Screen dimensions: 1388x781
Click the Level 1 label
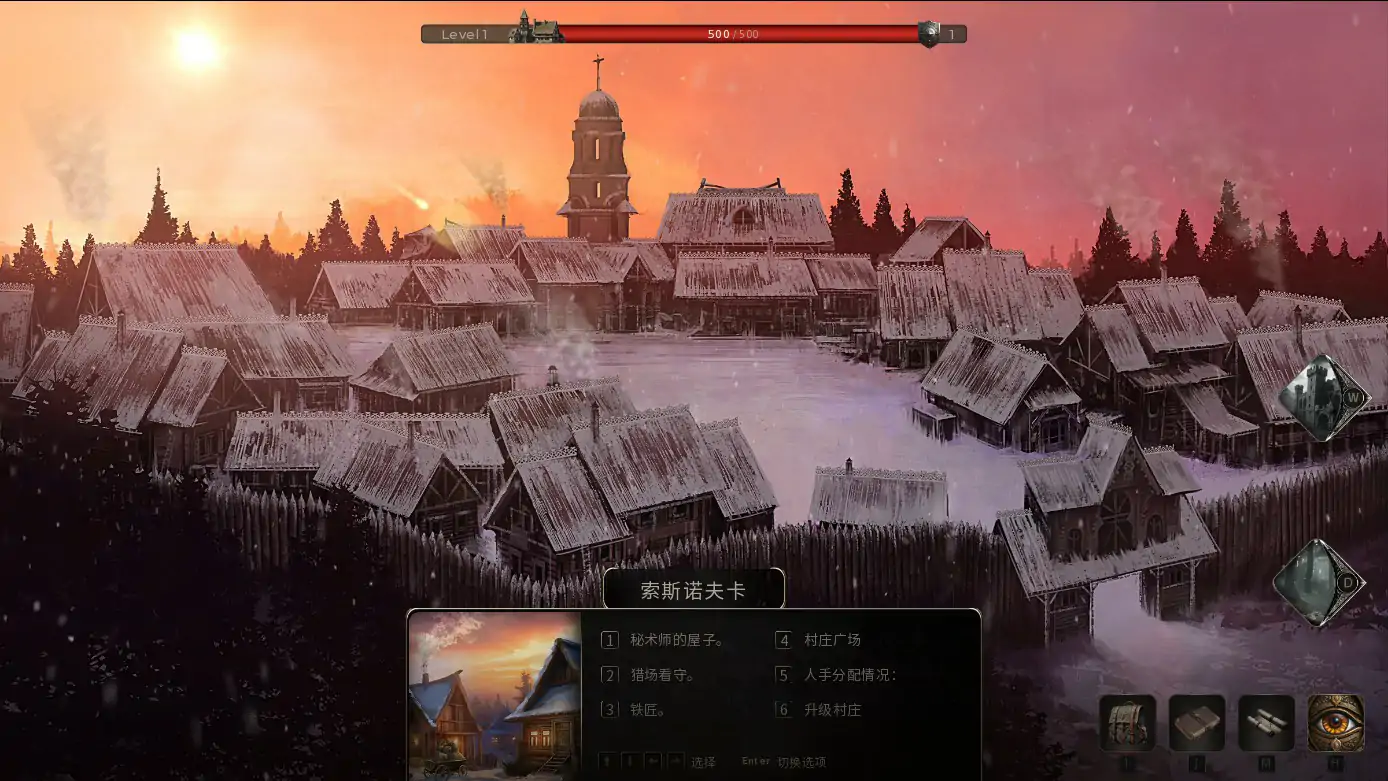click(x=465, y=33)
